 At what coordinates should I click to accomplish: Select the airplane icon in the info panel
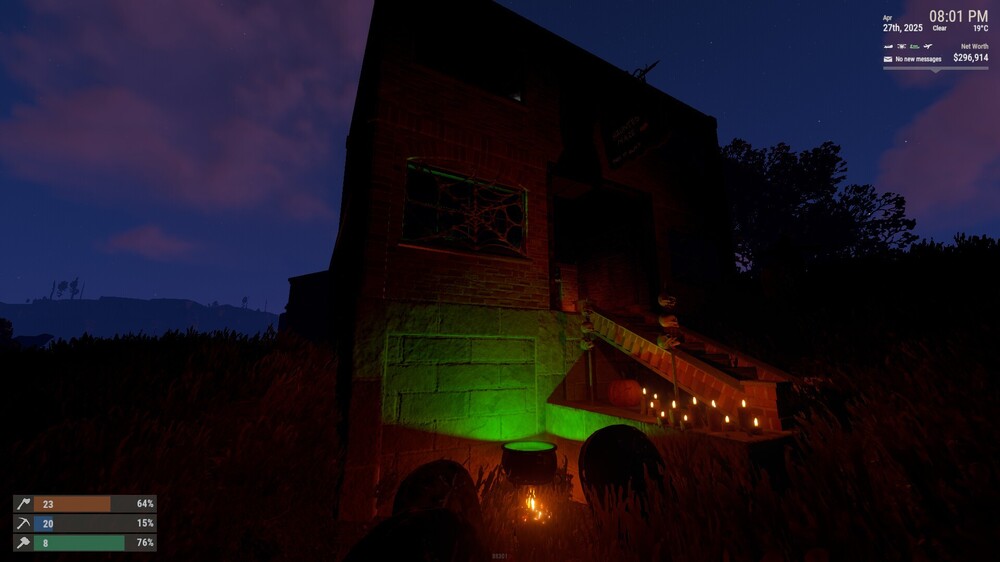928,46
